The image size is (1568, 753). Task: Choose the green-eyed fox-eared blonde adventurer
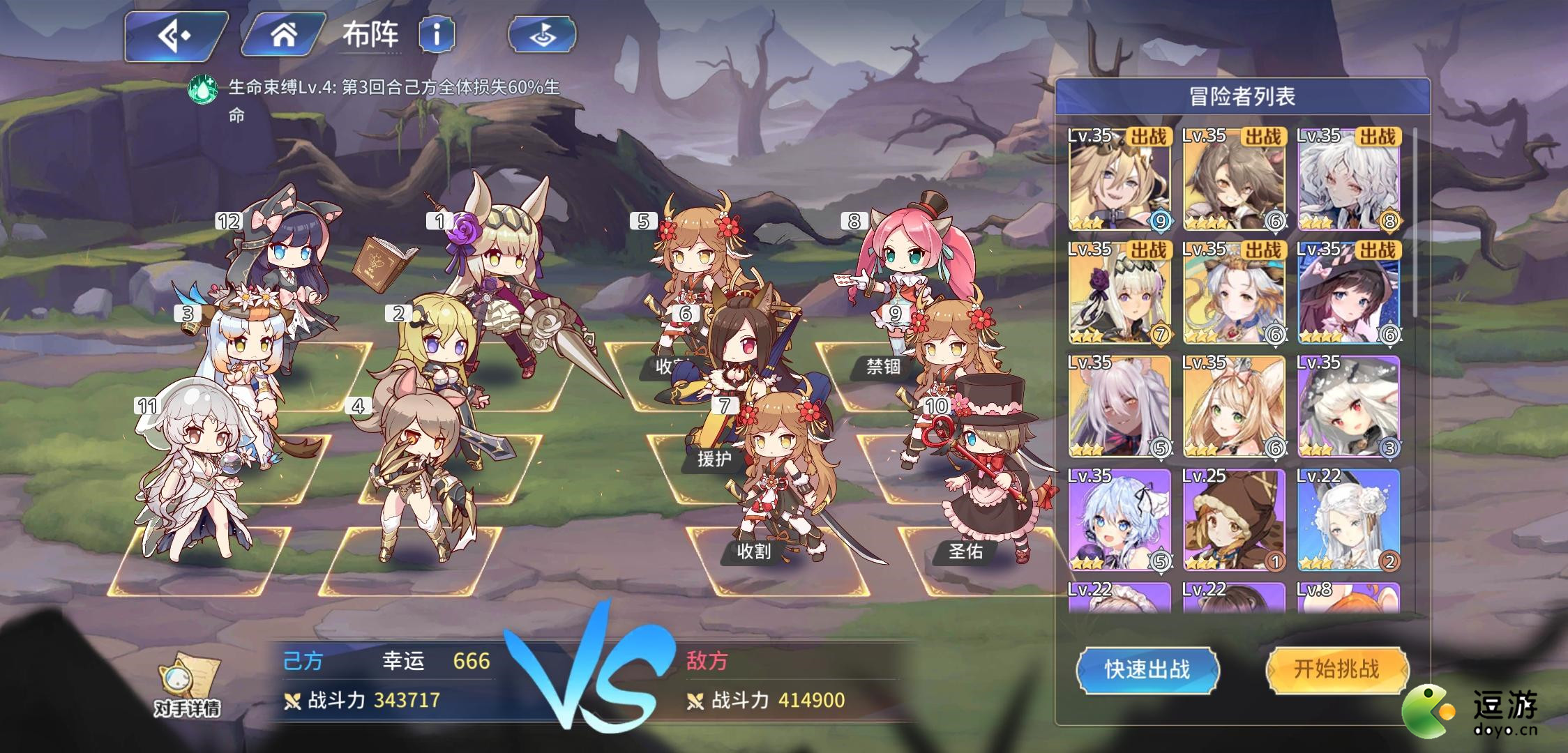[1233, 406]
